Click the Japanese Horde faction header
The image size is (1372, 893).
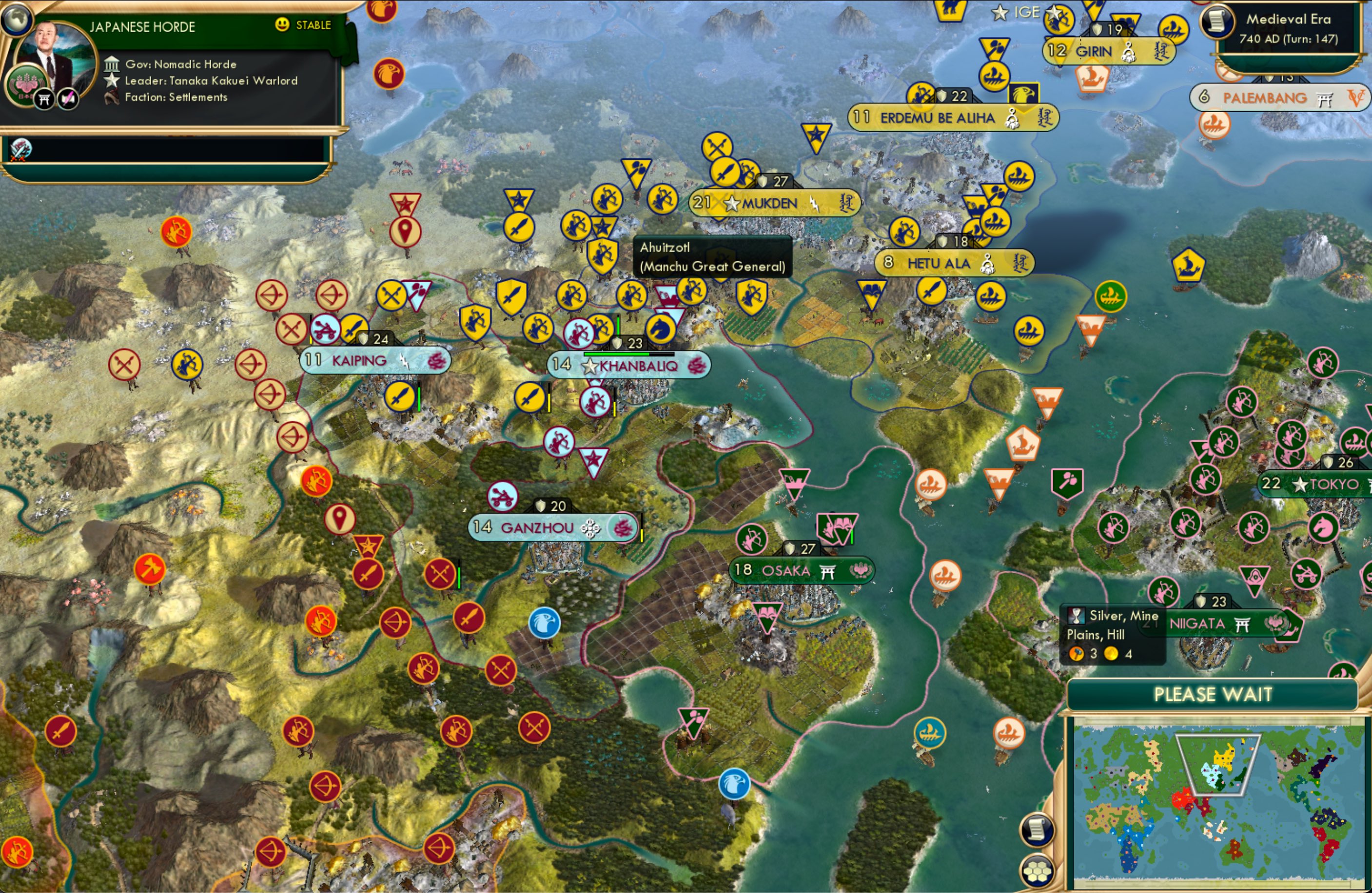pyautogui.click(x=142, y=26)
